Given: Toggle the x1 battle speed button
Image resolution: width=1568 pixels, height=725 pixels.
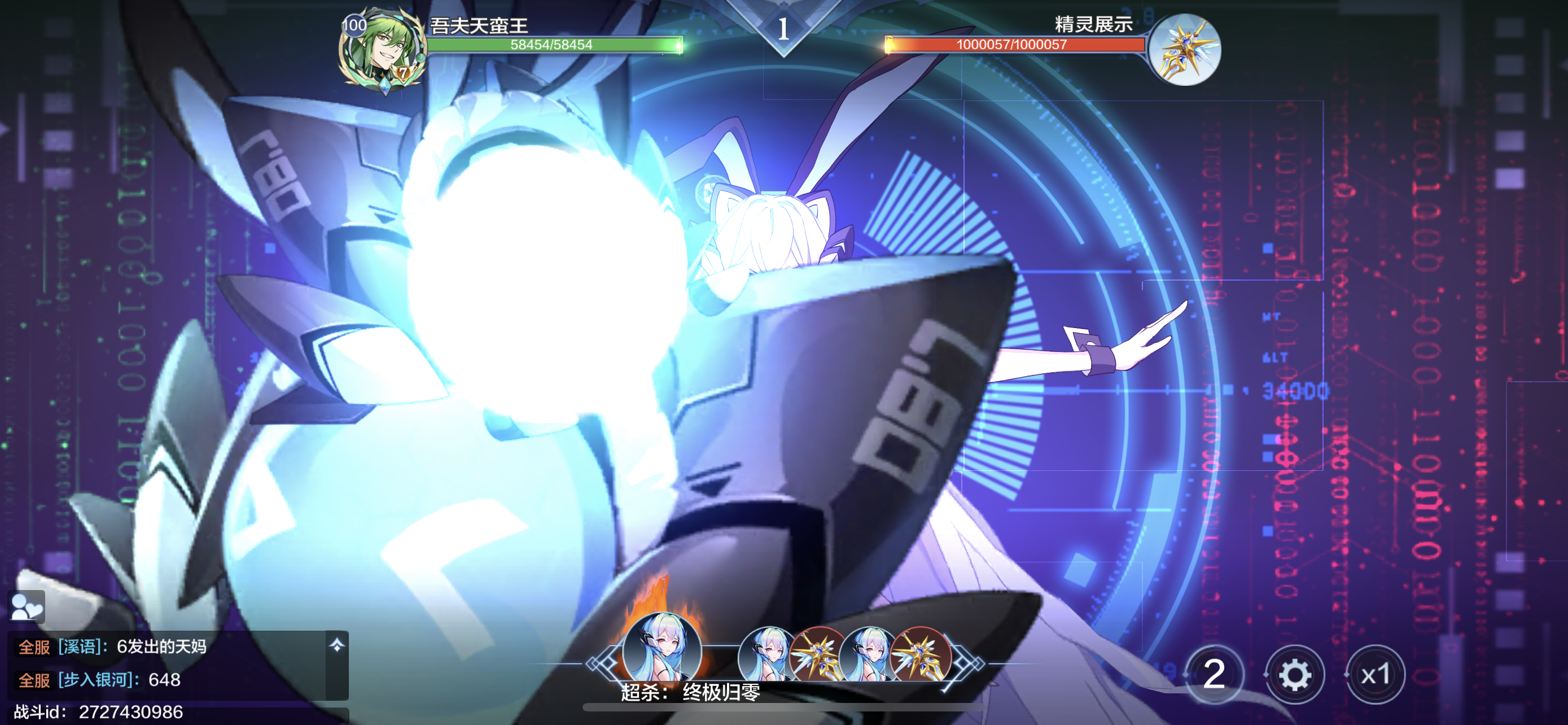Looking at the screenshot, I should click(x=1374, y=675).
